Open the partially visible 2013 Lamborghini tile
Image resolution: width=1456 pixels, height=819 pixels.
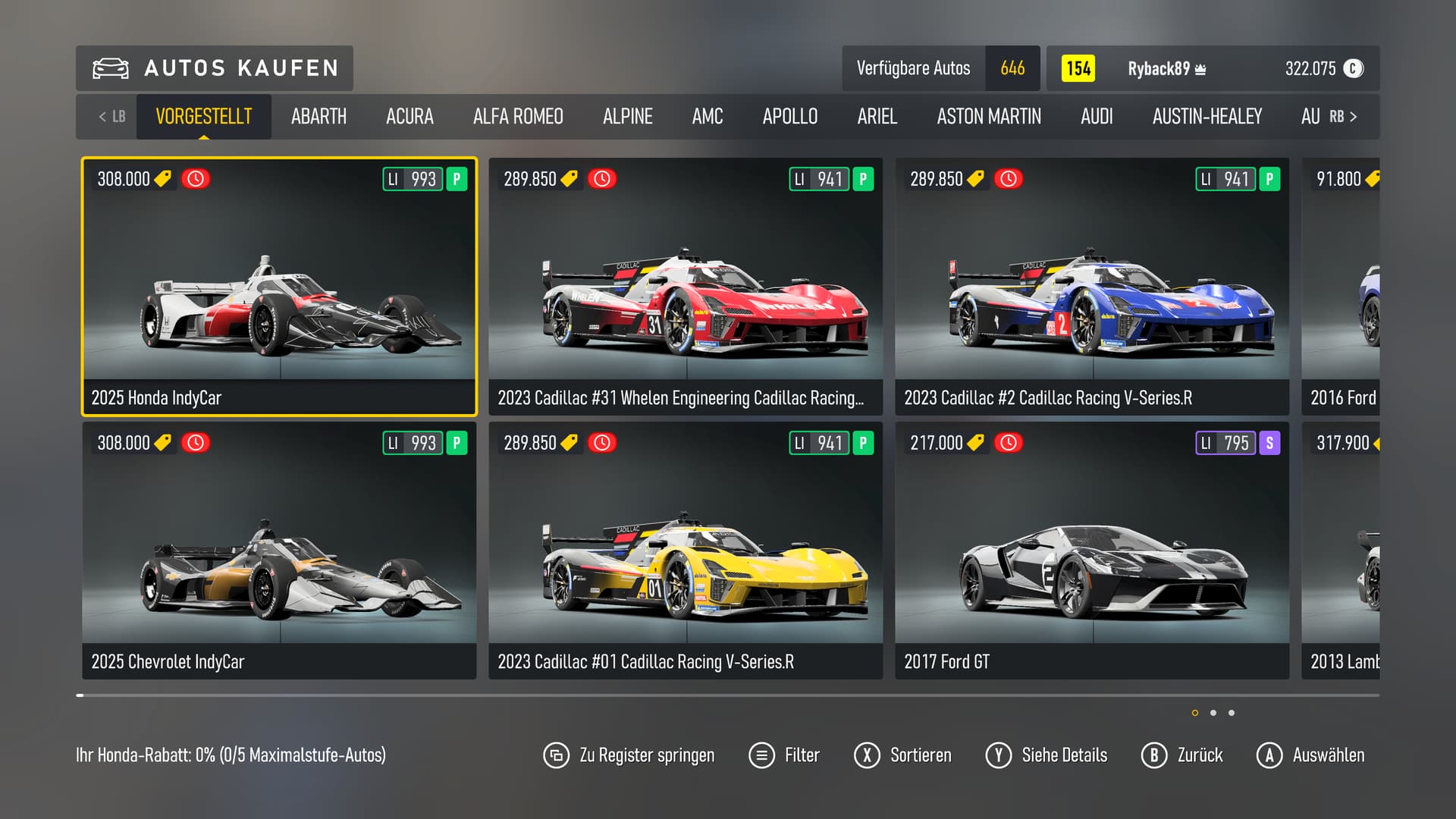pyautogui.click(x=1341, y=551)
